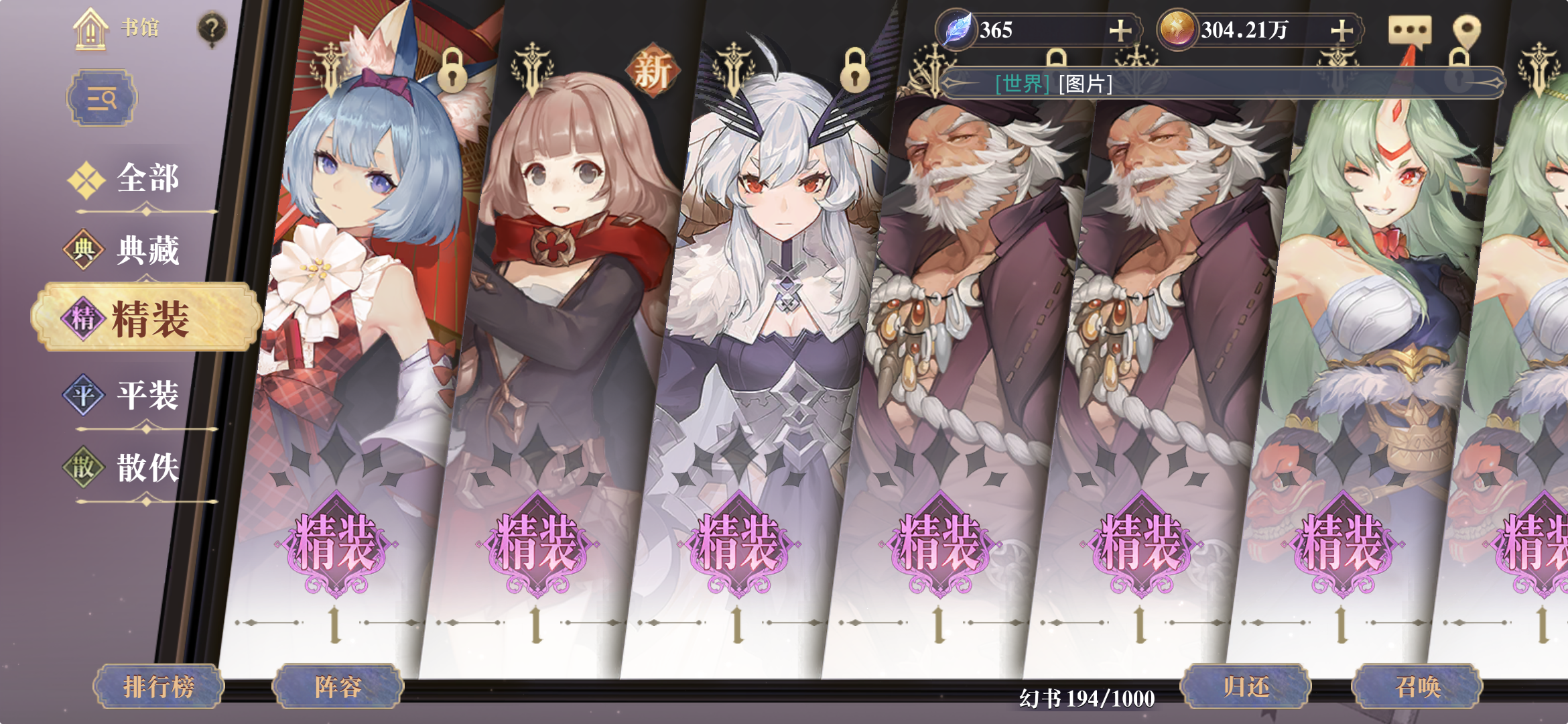Screen dimensions: 1568x724
Task: Open the 书馆 home icon
Action: coord(89,29)
